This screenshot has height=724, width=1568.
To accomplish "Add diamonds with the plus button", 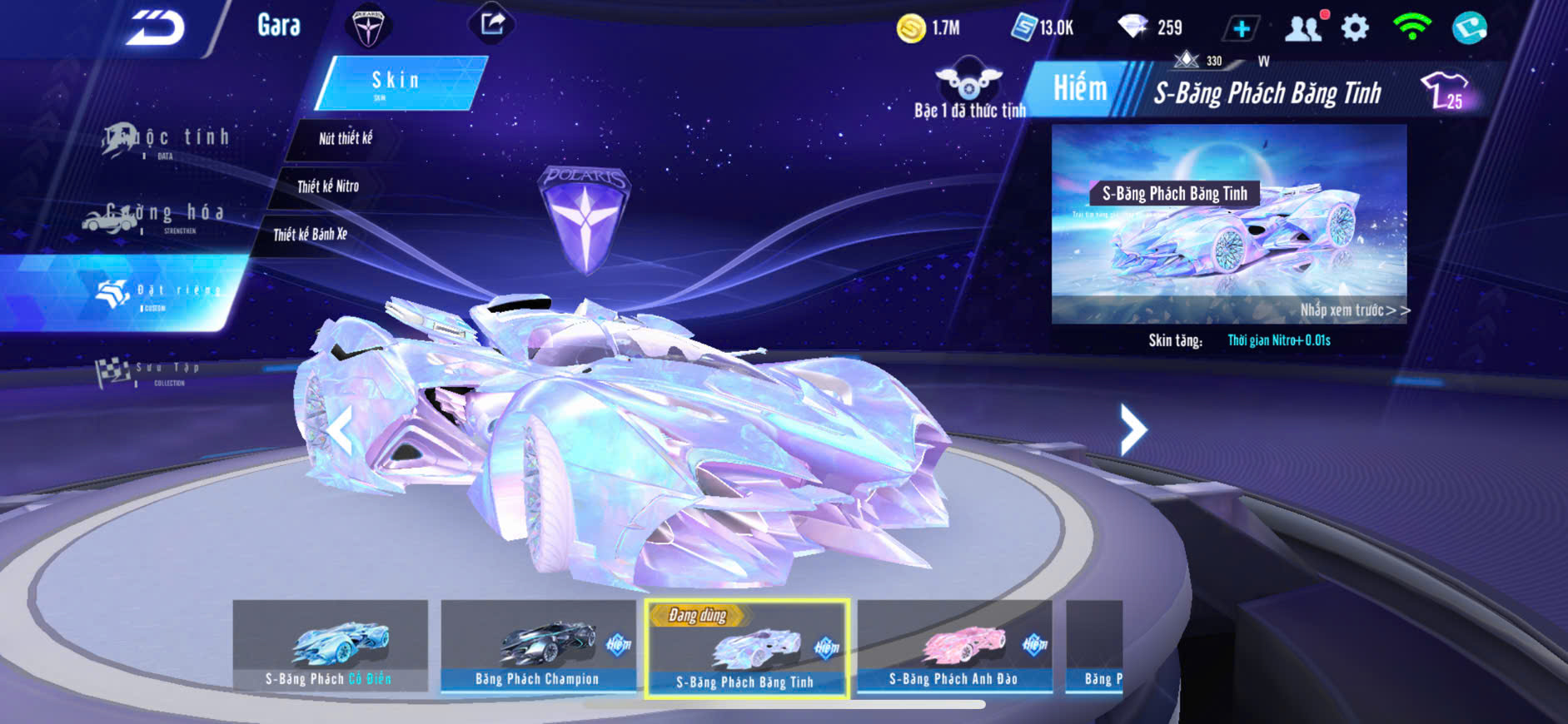I will click(1241, 29).
